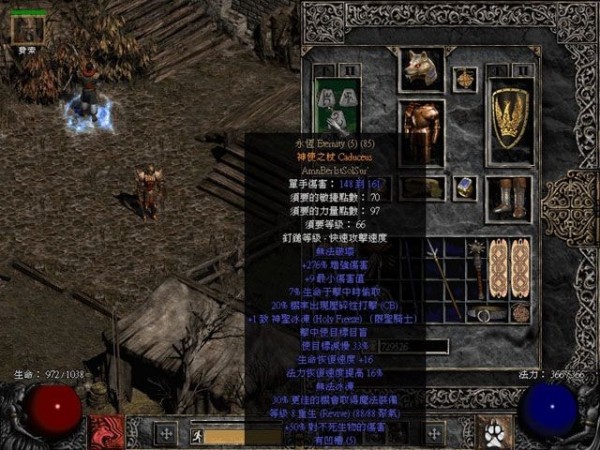The image size is (600, 450).
Task: Select the blue gem ring slot
Action: [465, 187]
